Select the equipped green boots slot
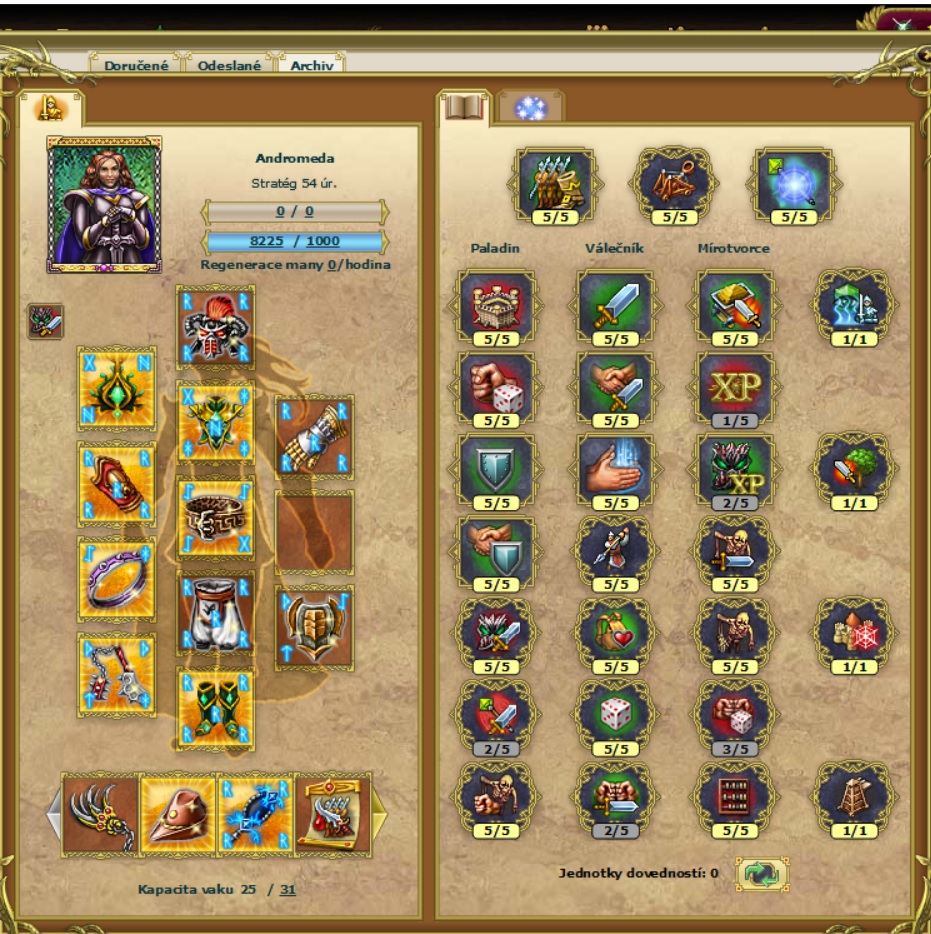 [x=215, y=709]
